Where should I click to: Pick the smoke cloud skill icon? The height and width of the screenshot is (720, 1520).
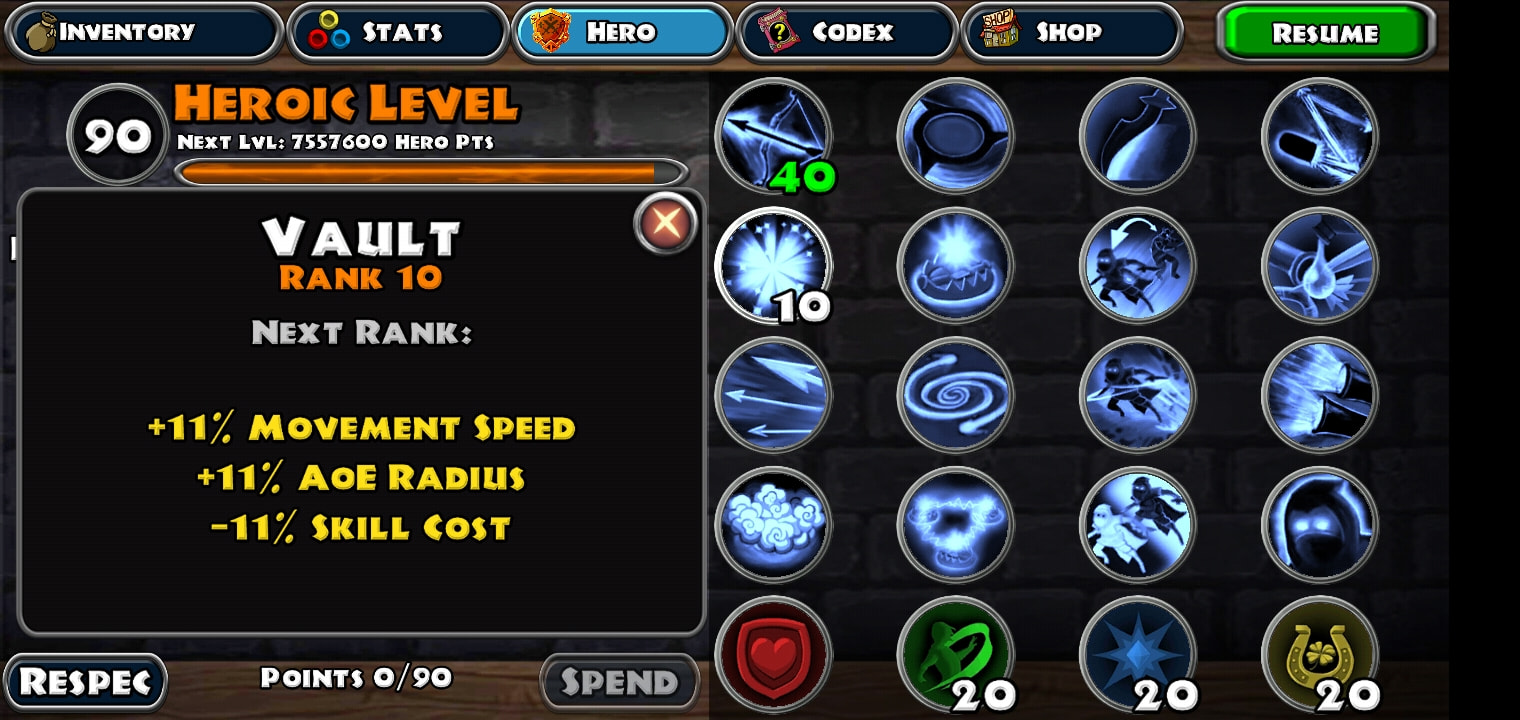tap(773, 524)
